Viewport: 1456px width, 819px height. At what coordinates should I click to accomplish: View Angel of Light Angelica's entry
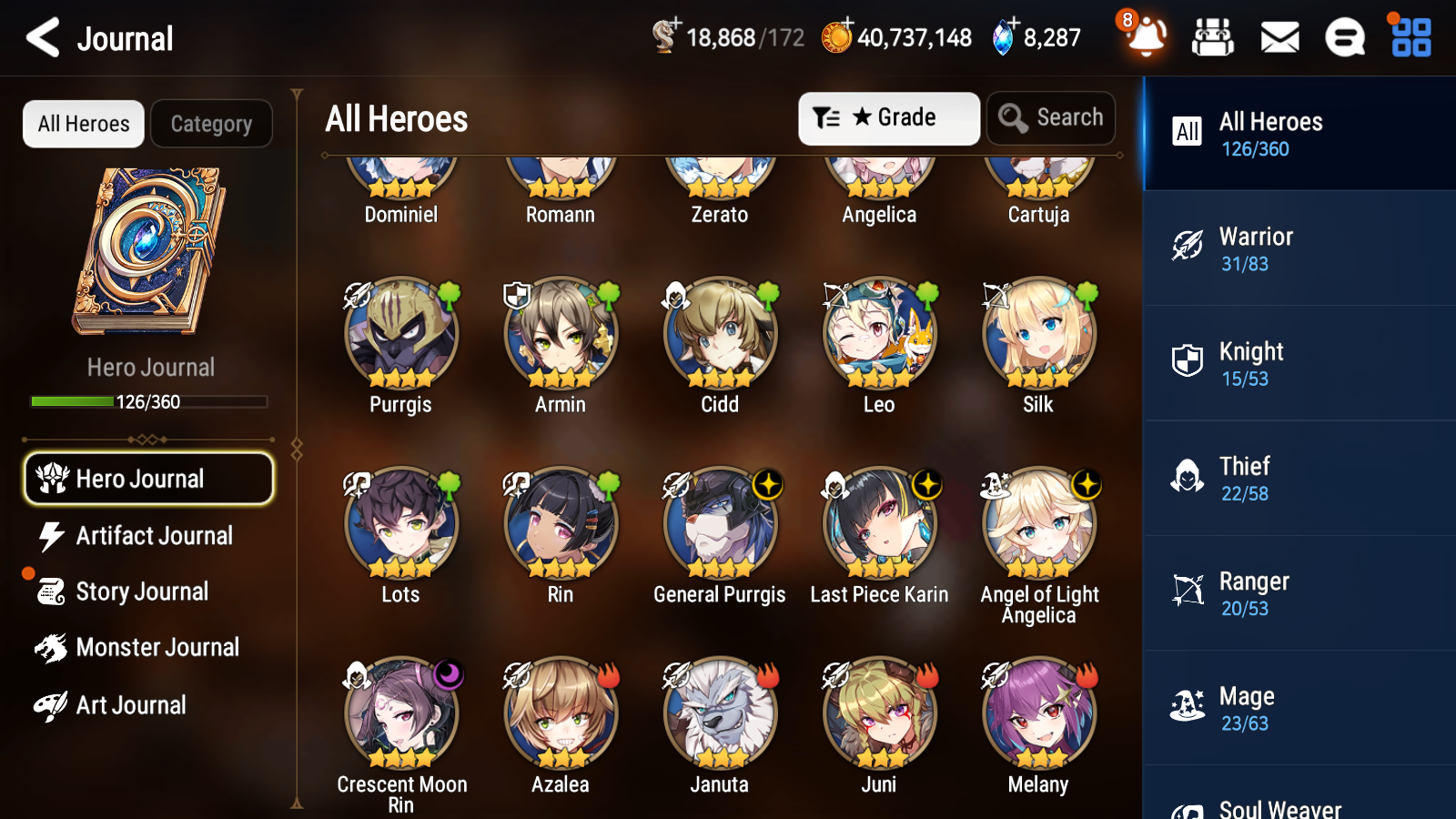click(1039, 525)
